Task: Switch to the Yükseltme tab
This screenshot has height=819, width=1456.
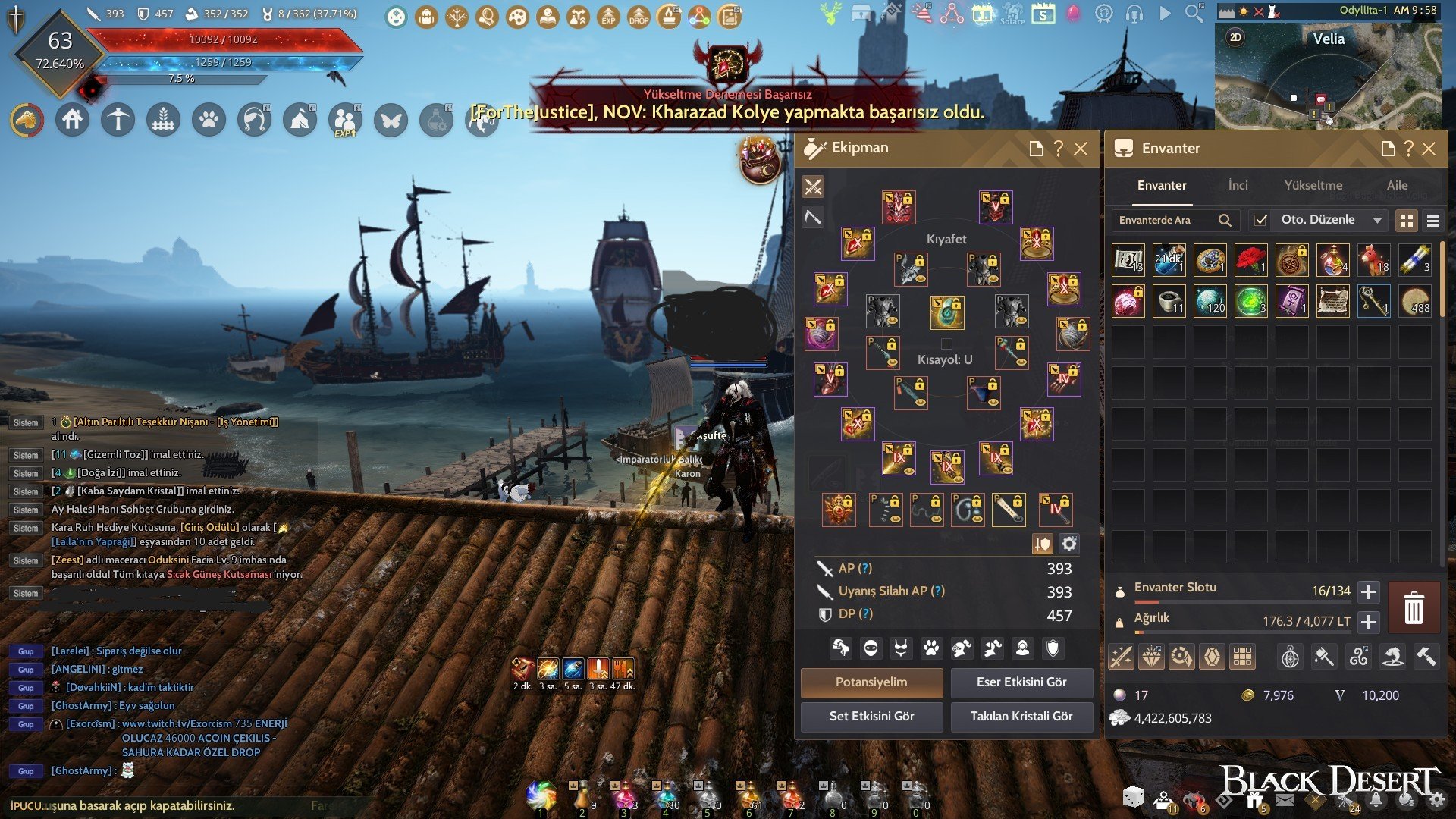Action: 1313,185
